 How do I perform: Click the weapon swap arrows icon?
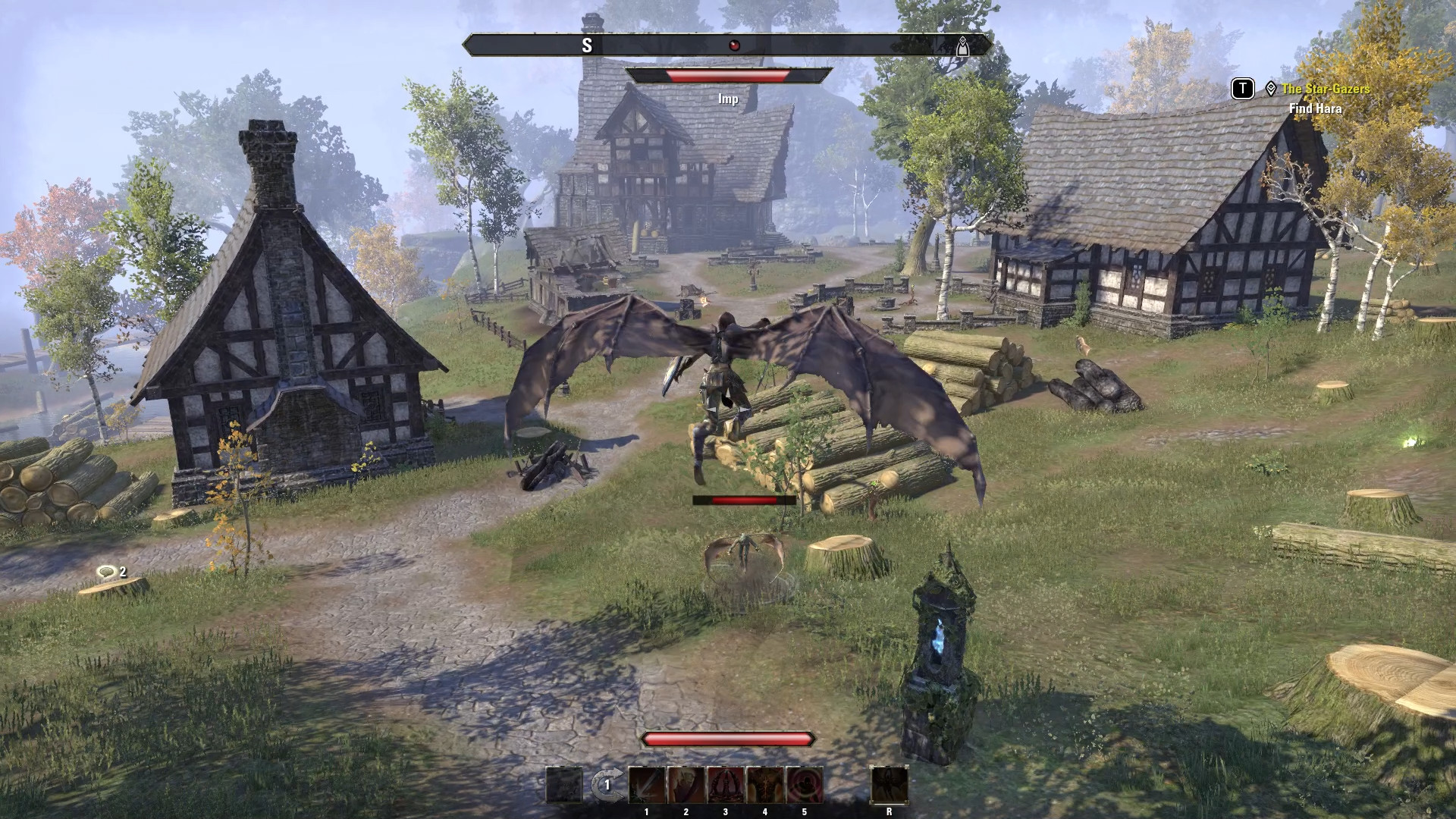tap(606, 785)
